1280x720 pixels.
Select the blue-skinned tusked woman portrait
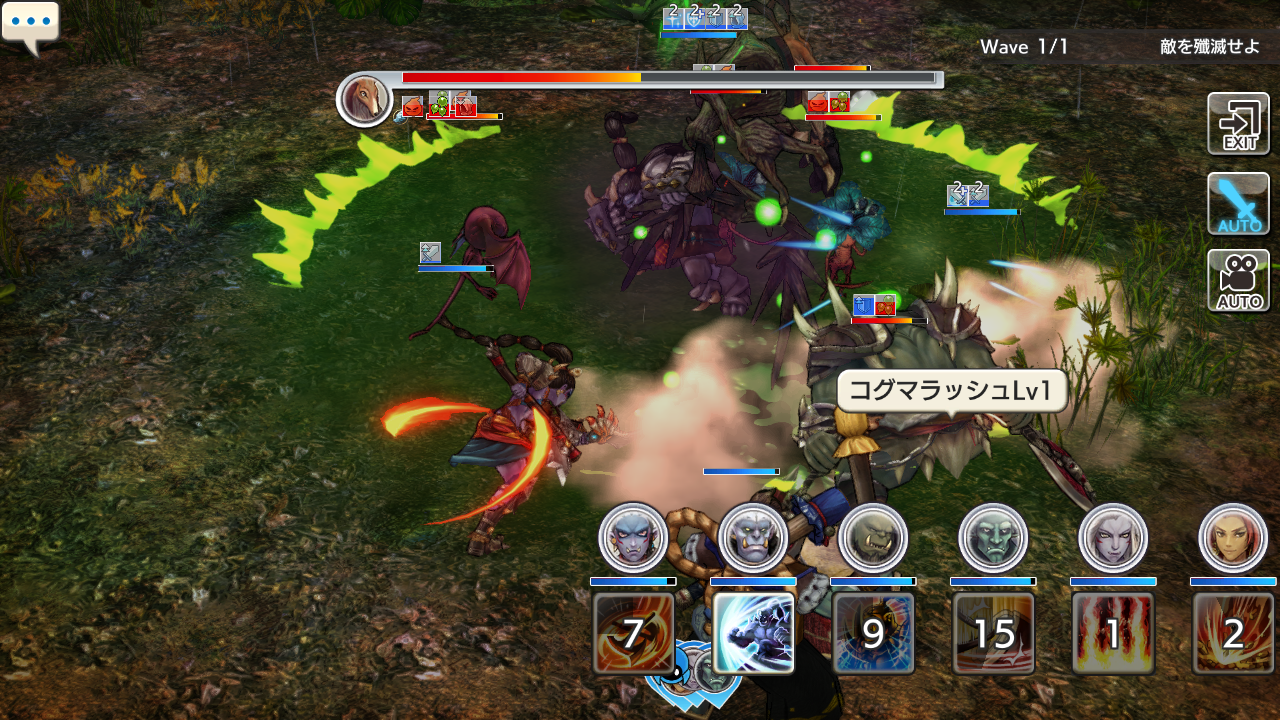click(x=633, y=538)
